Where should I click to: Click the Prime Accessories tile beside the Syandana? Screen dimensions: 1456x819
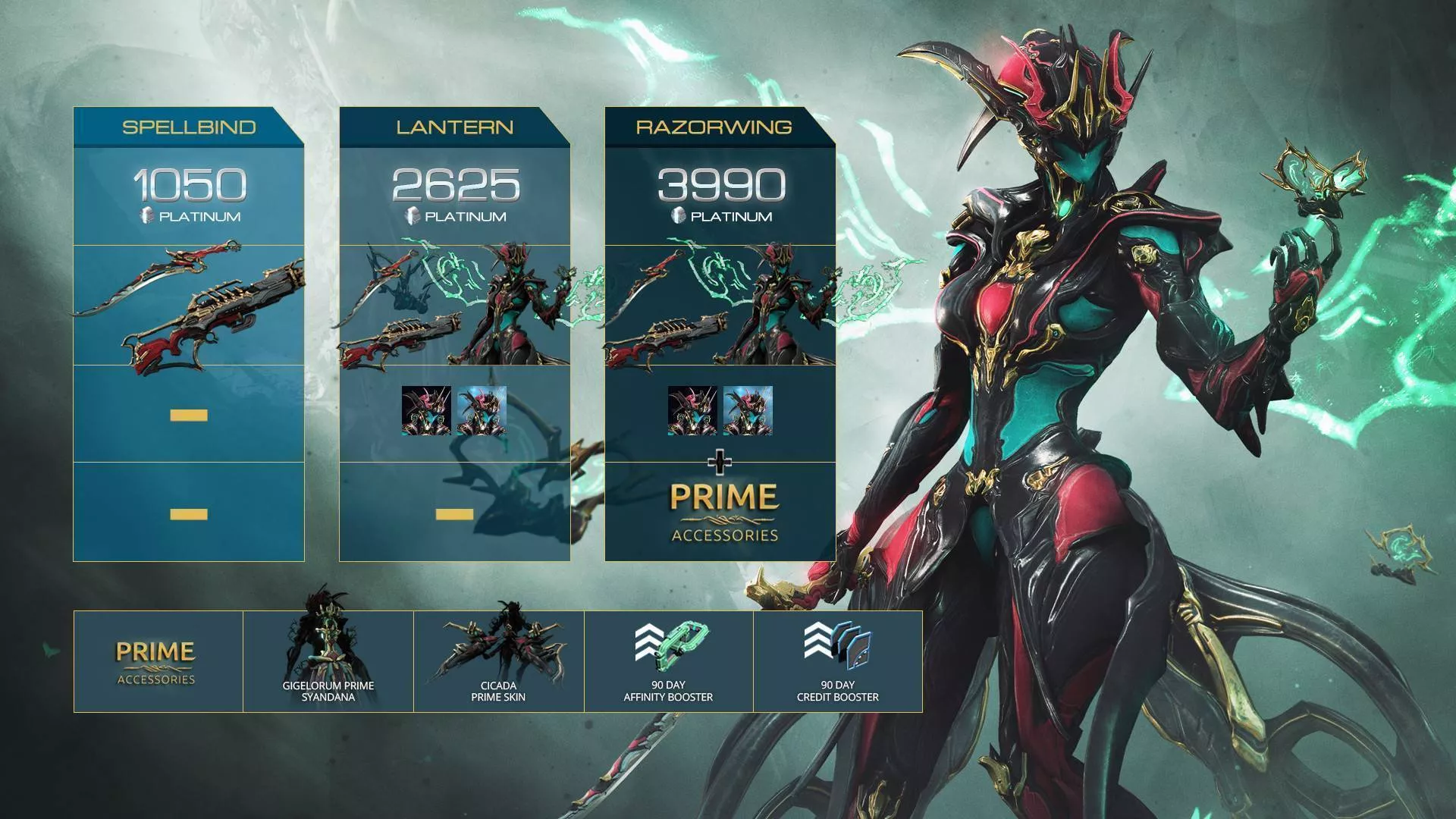click(x=158, y=661)
